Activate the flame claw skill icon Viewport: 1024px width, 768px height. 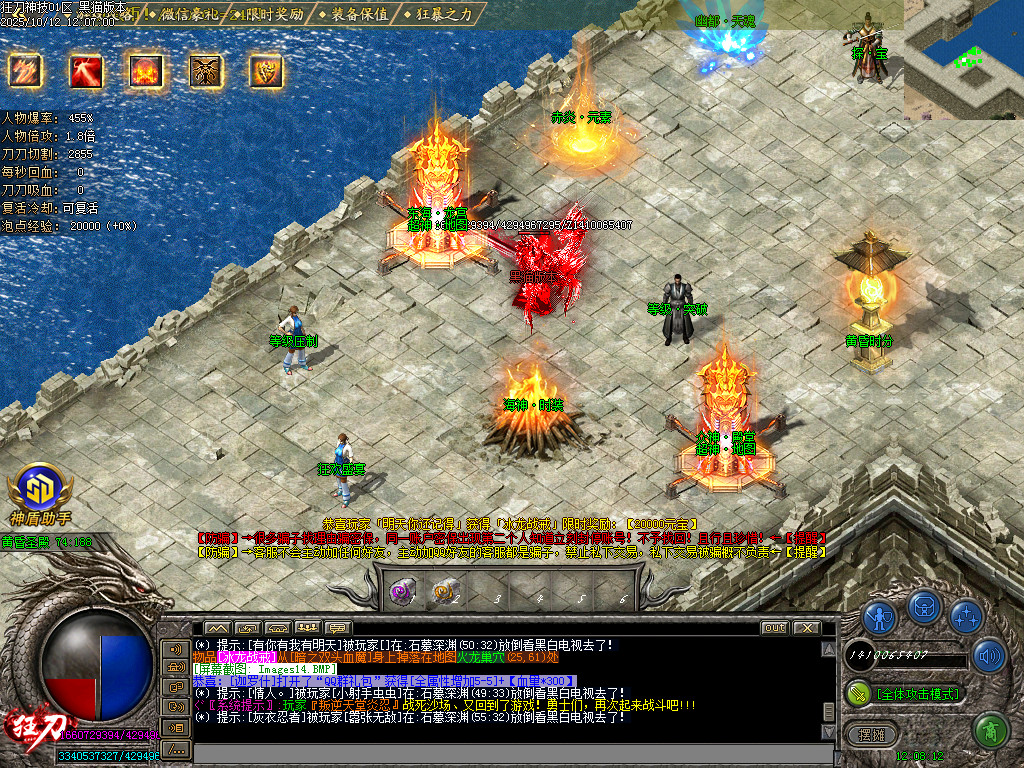tap(24, 70)
